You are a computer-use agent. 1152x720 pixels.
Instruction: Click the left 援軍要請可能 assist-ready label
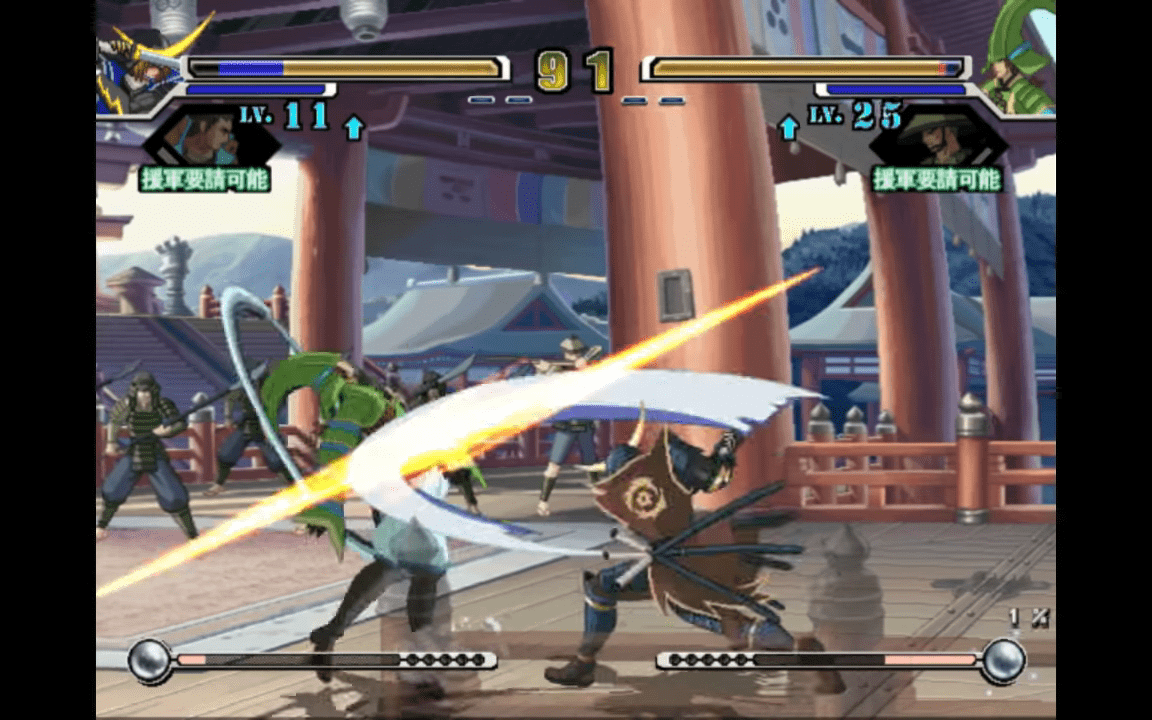[206, 179]
